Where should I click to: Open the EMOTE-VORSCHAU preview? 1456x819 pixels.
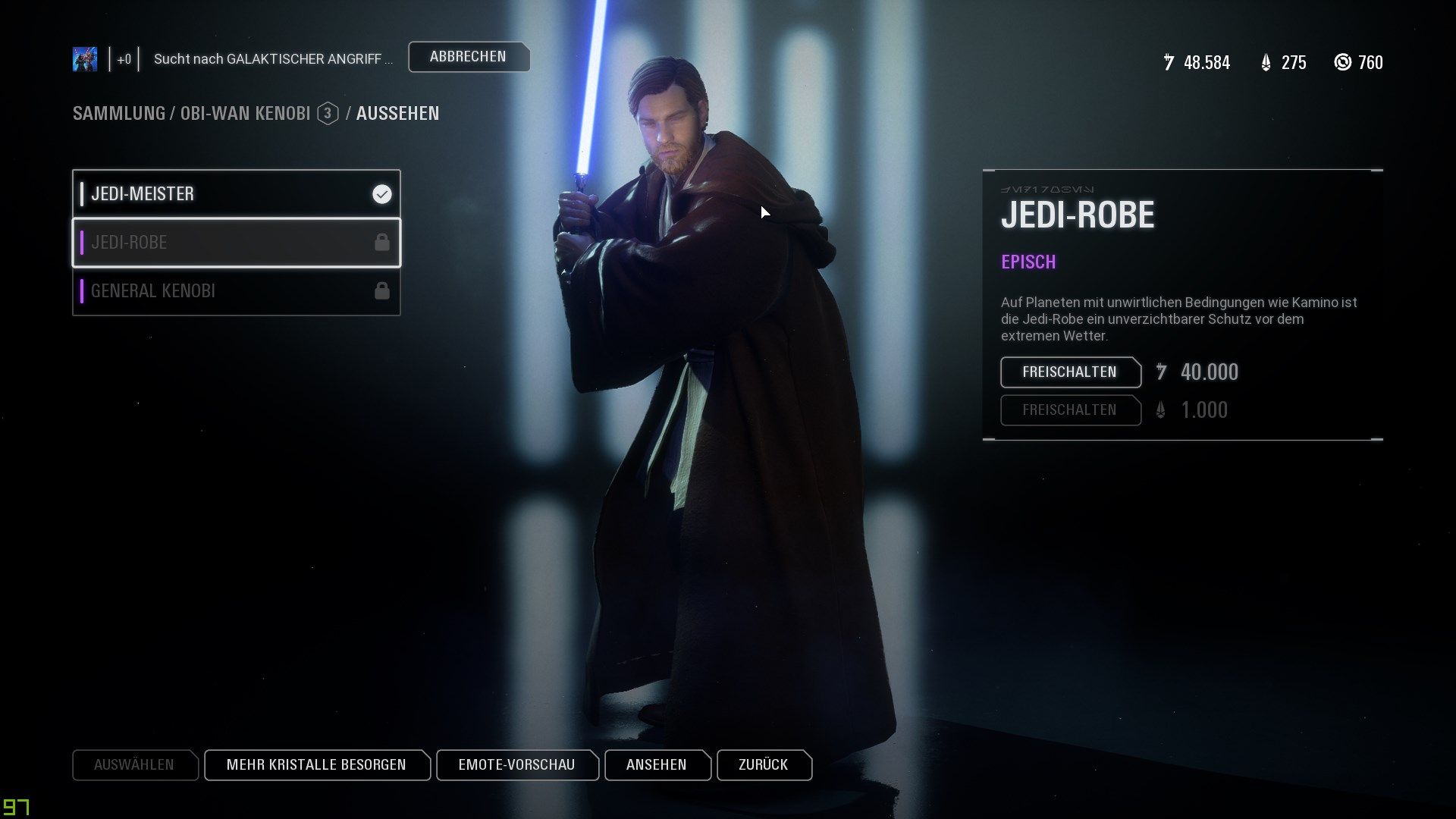click(516, 765)
